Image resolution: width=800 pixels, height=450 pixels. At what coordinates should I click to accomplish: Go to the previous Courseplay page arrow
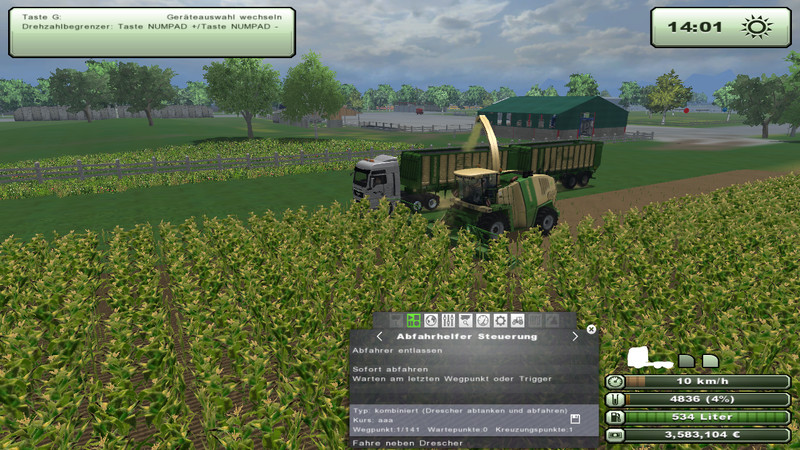click(380, 337)
